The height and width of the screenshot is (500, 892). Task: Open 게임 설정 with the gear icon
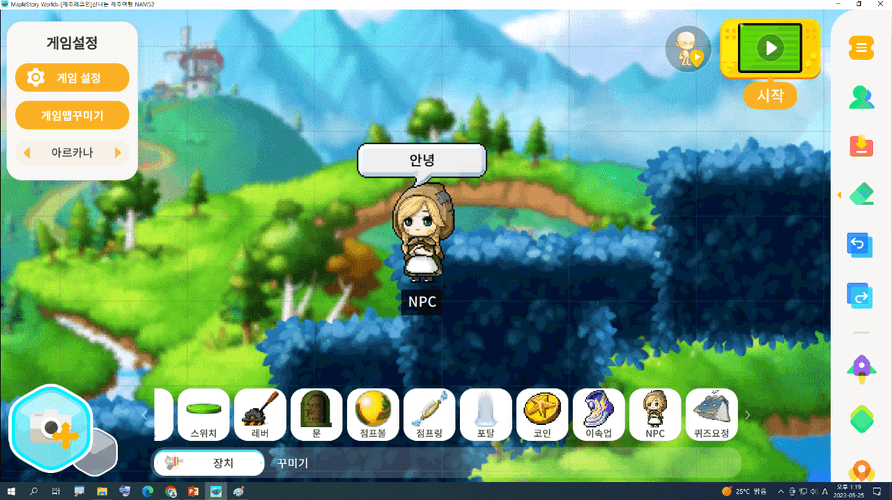pyautogui.click(x=72, y=77)
